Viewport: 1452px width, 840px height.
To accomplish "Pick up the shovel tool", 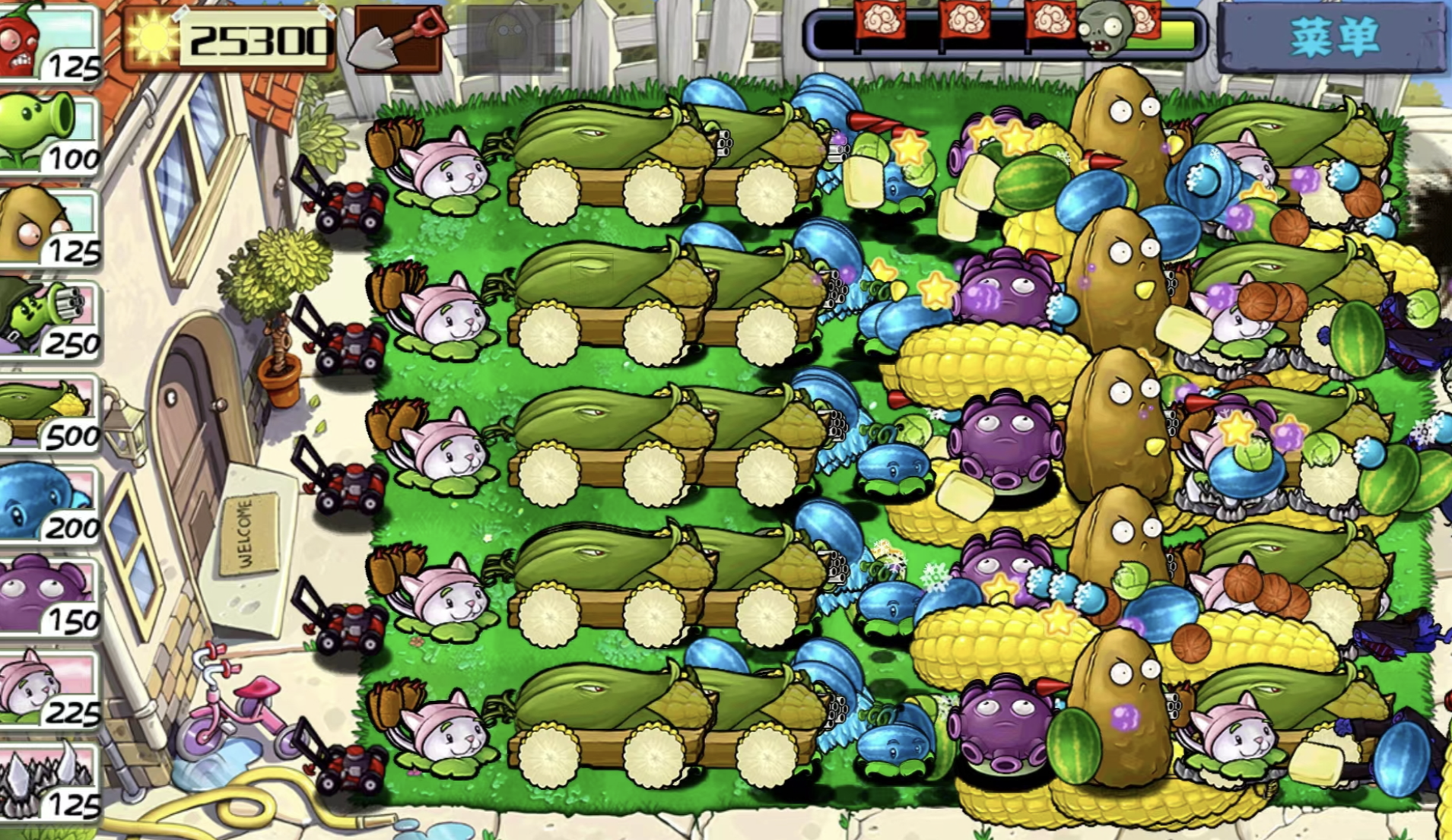I will [x=397, y=40].
